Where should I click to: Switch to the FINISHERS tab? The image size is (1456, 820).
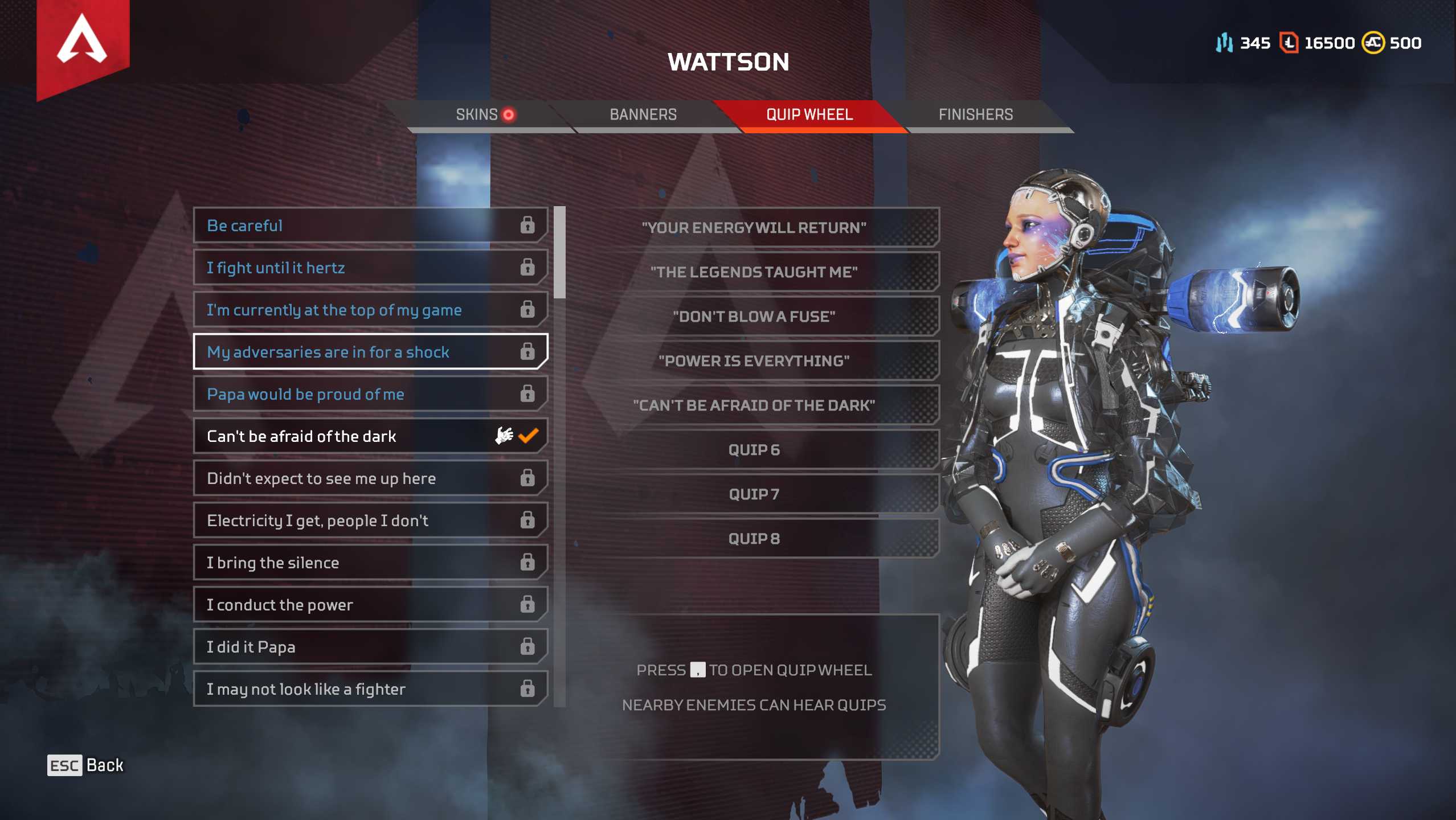[976, 114]
